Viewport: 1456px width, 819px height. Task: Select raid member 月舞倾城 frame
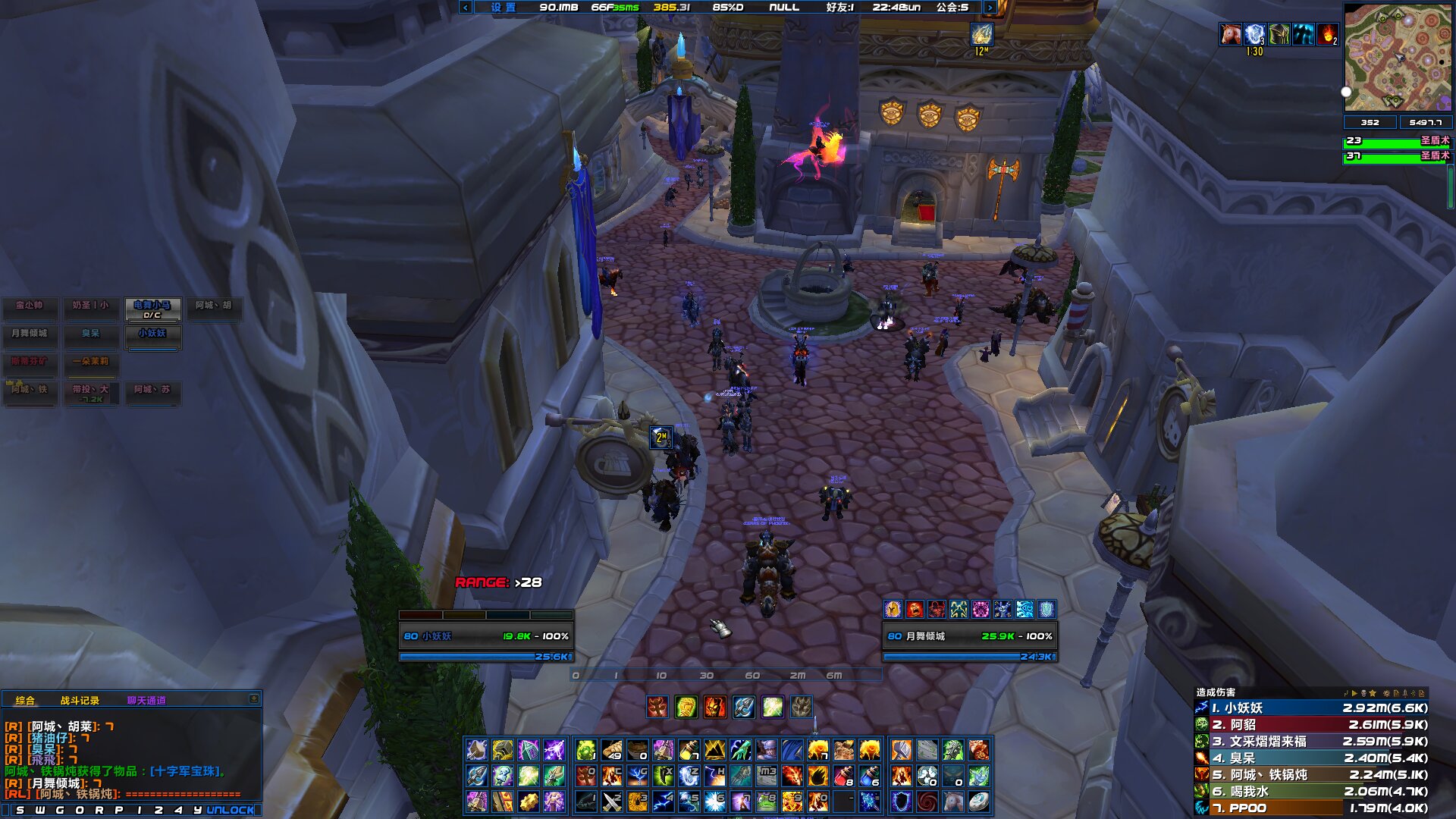(x=30, y=334)
